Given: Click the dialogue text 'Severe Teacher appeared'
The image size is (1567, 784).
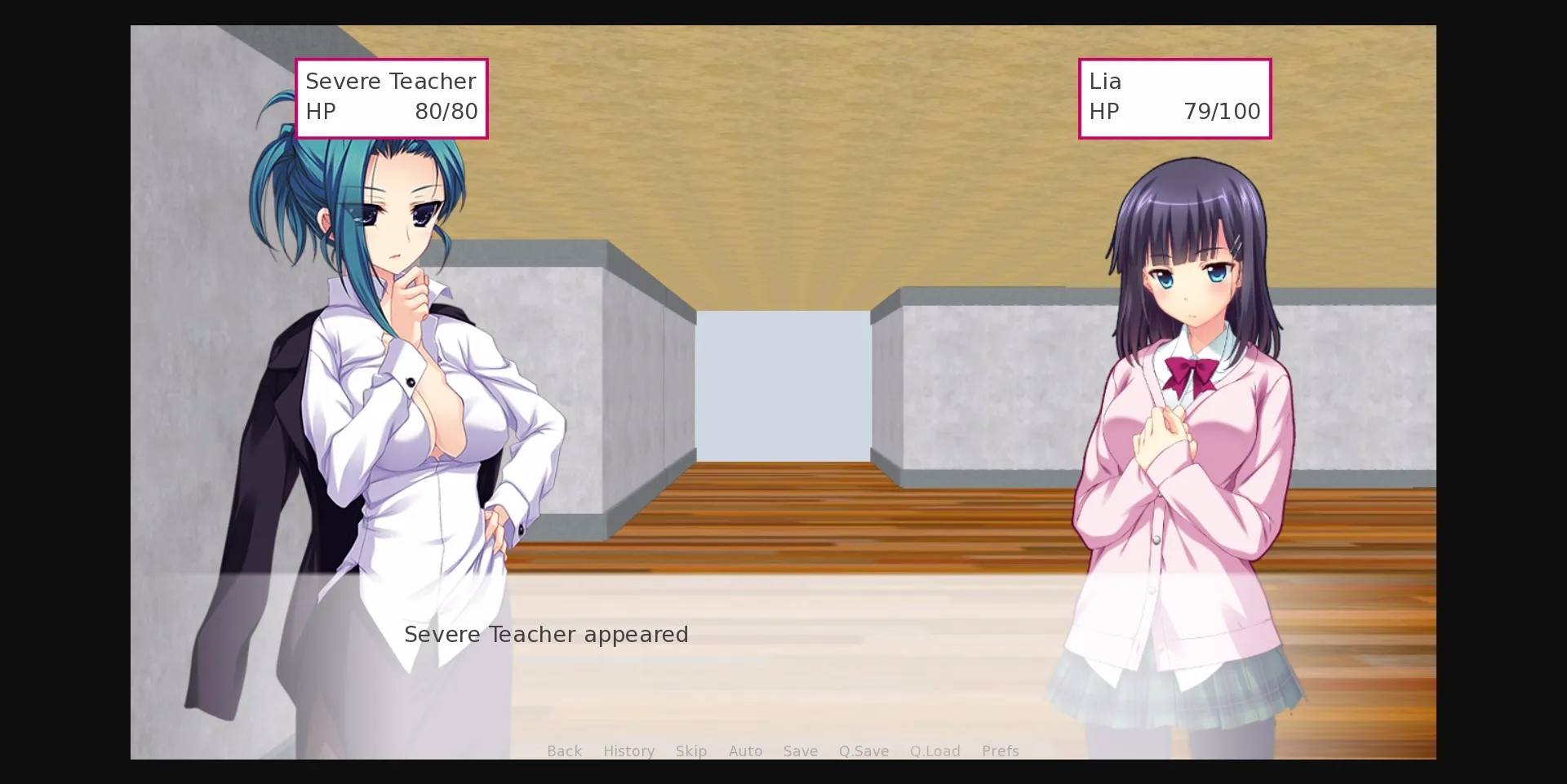Looking at the screenshot, I should pyautogui.click(x=546, y=635).
